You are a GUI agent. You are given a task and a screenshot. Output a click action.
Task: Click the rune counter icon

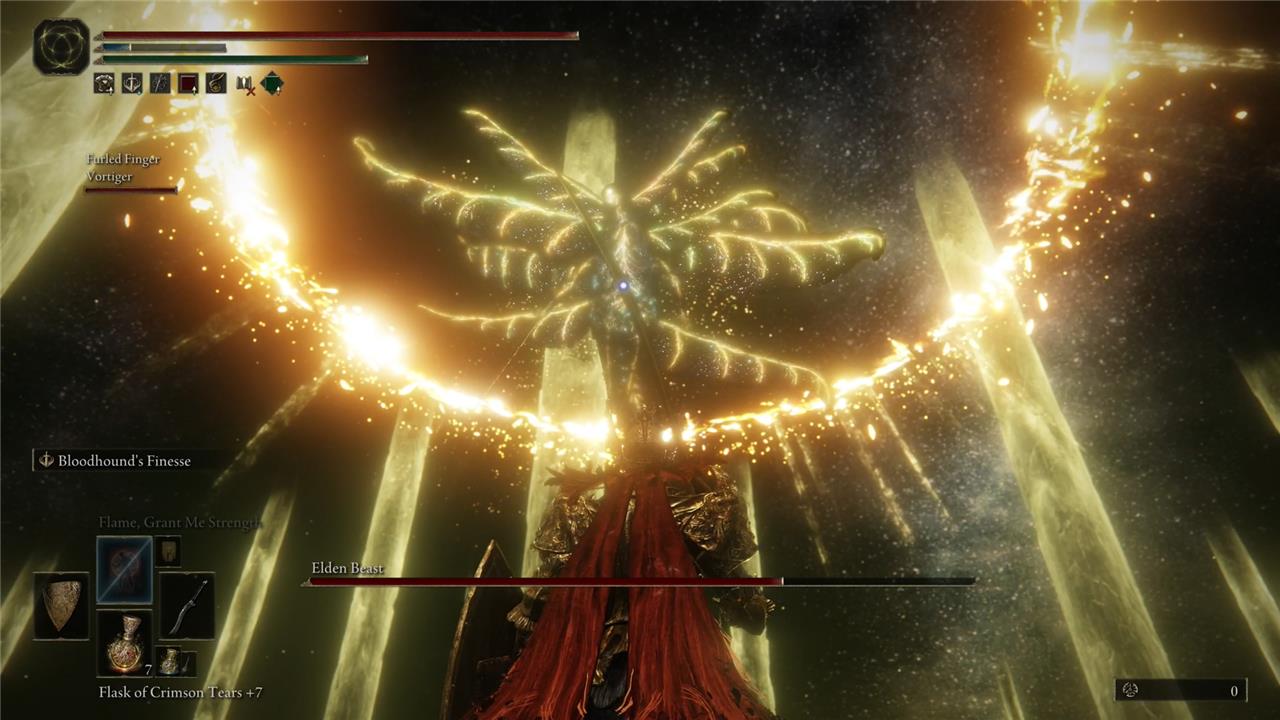pyautogui.click(x=1131, y=691)
